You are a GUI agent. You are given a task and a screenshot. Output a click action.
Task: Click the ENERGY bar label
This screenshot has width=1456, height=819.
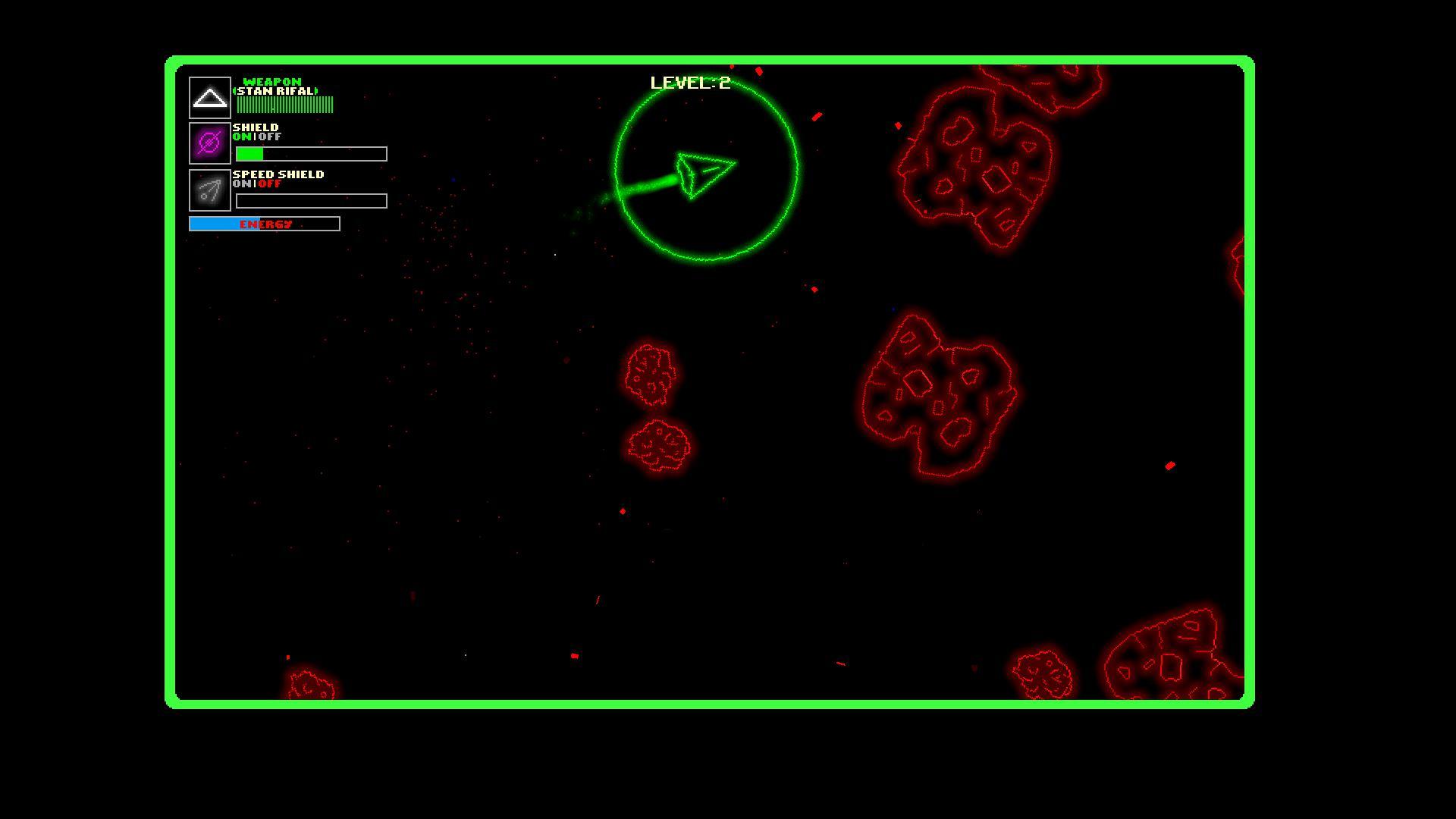(264, 224)
